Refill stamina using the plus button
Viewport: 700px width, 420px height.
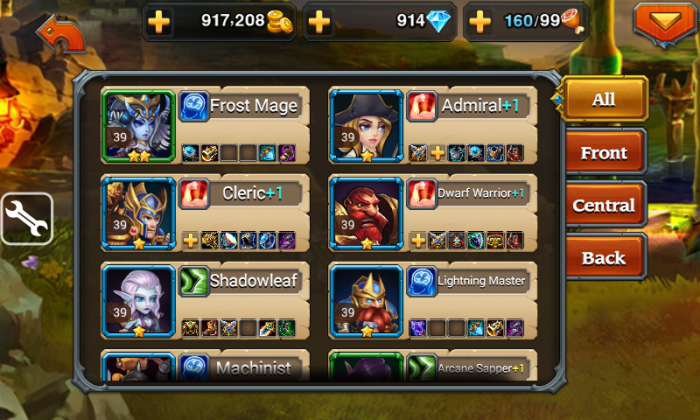tap(480, 21)
